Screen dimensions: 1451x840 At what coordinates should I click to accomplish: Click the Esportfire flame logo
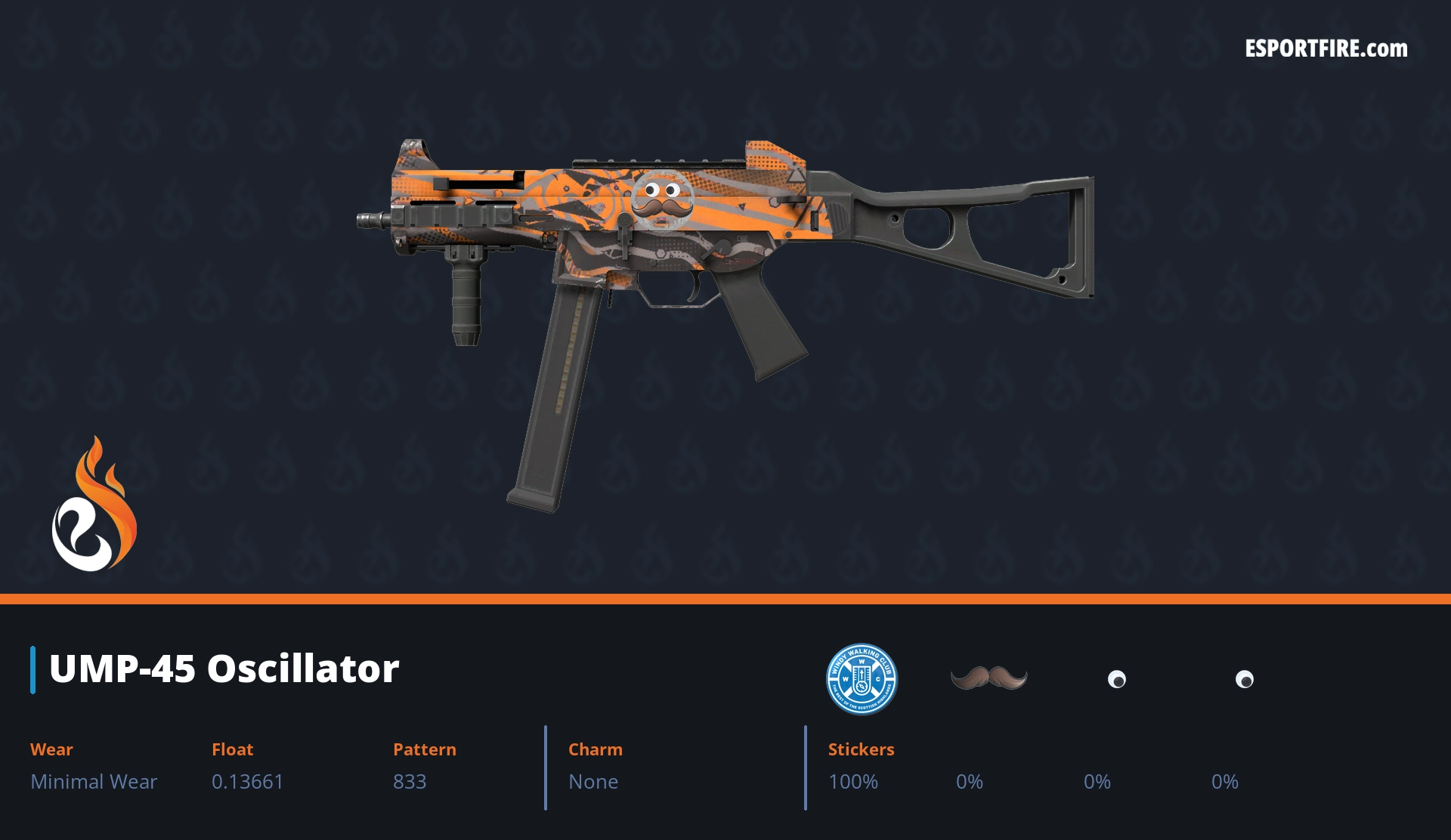pyautogui.click(x=94, y=505)
